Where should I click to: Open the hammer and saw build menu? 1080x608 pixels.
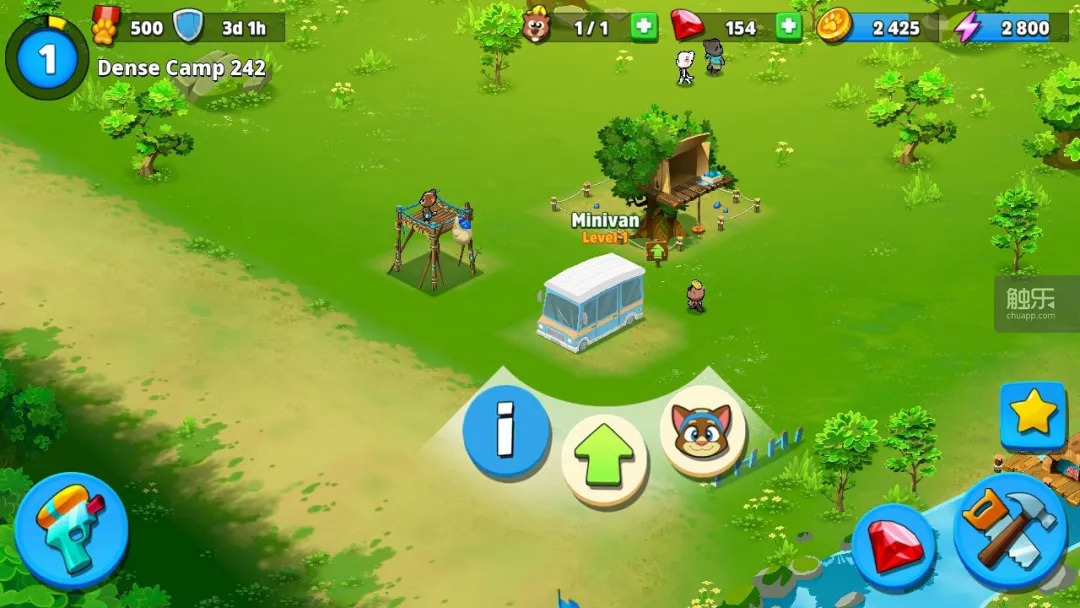coord(1009,530)
